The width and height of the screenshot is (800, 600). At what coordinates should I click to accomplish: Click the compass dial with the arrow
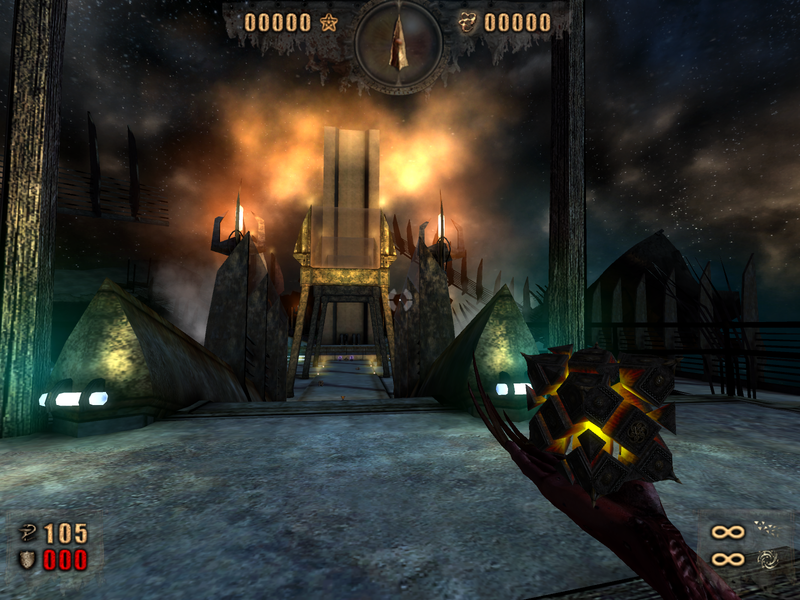click(x=399, y=44)
